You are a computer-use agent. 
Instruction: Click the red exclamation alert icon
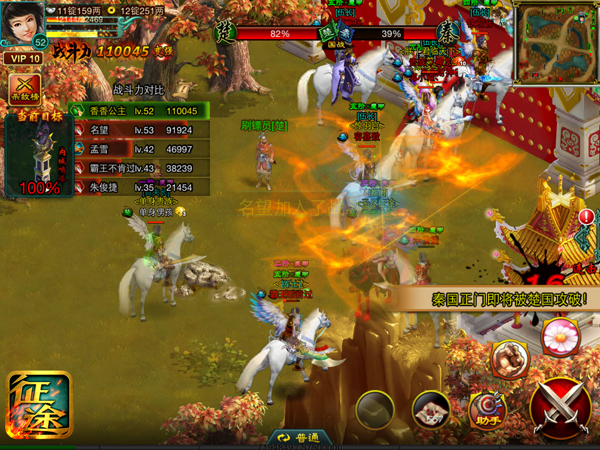pos(585,217)
